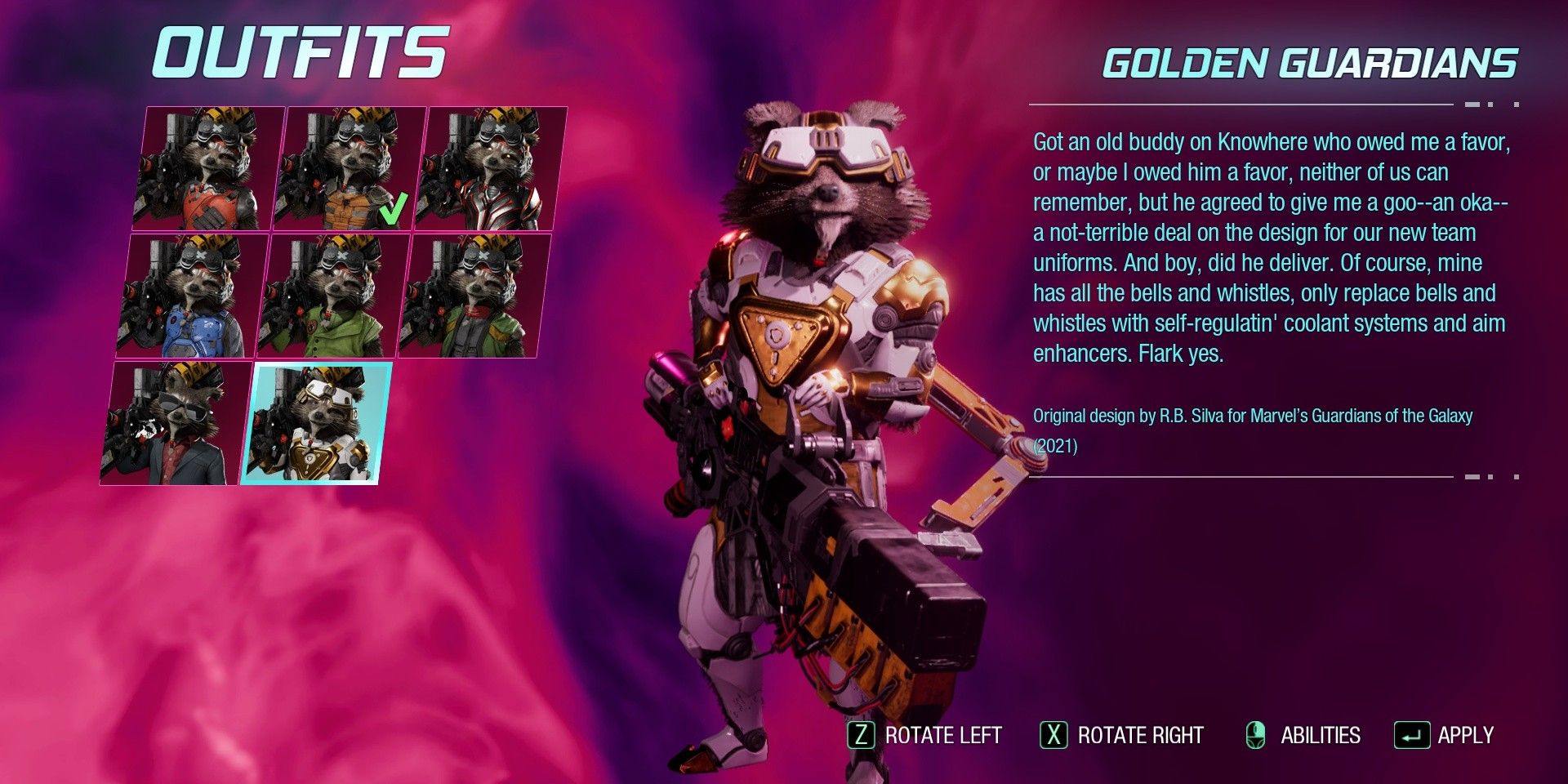Click the Z key icon for Rotate Left
The height and width of the screenshot is (784, 1568).
coord(863,734)
